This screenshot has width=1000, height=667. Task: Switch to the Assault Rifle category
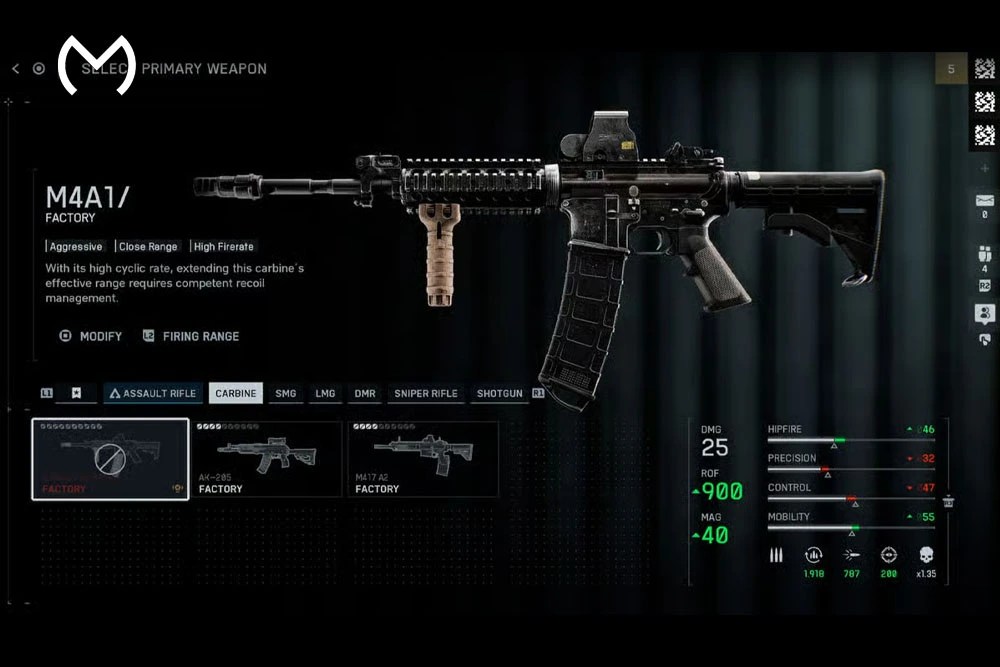pyautogui.click(x=152, y=393)
